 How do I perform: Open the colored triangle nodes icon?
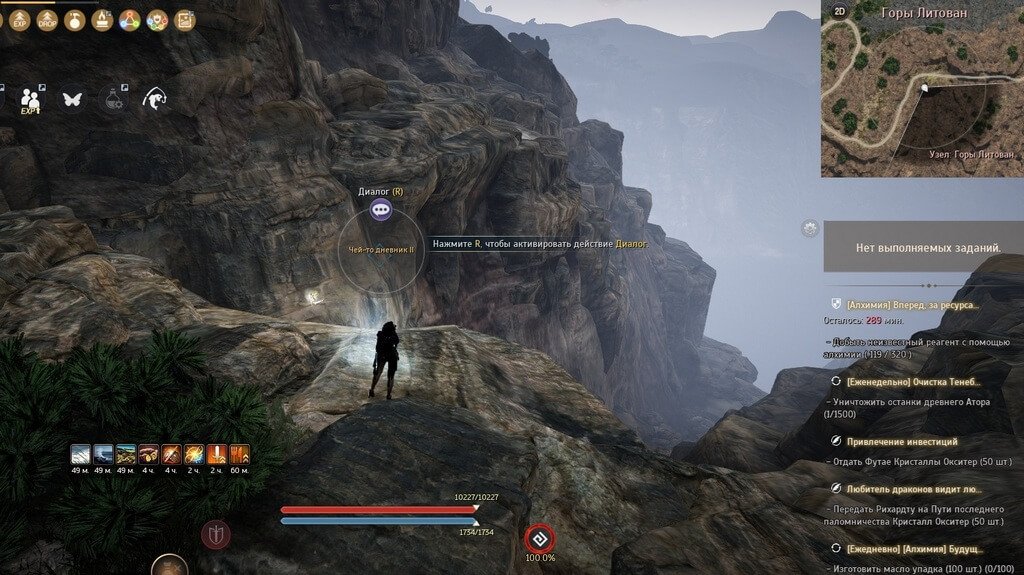coord(129,19)
